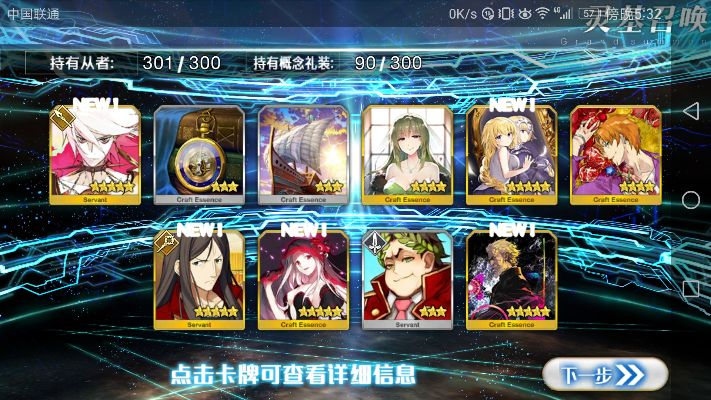
Task: Select the sailing ship Craft Essence card
Action: [x=303, y=153]
